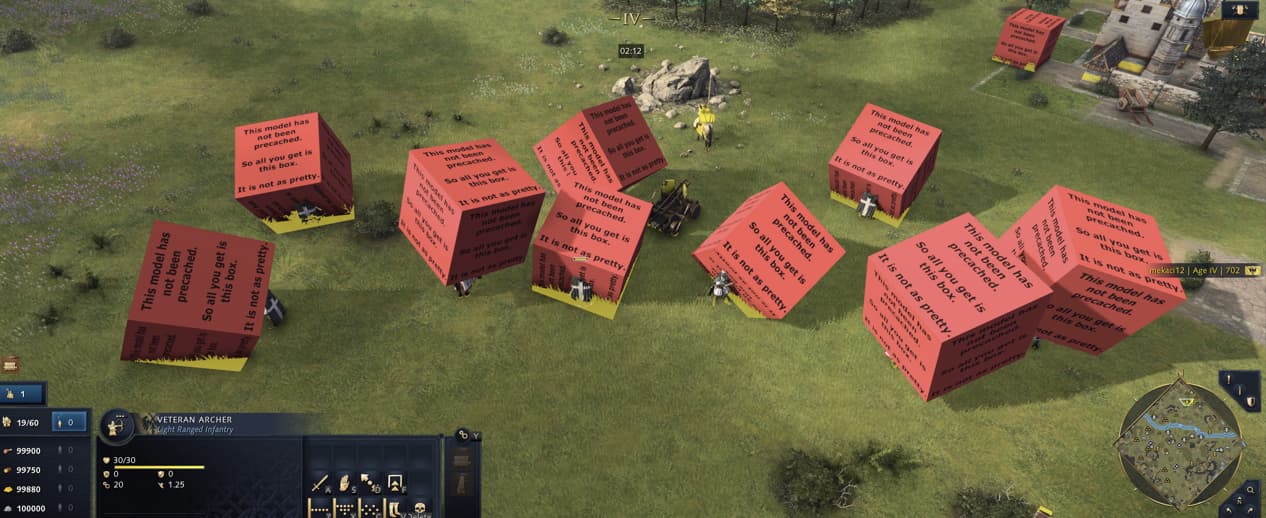Click the skull Delete unit button
The width and height of the screenshot is (1266, 518).
420,509
